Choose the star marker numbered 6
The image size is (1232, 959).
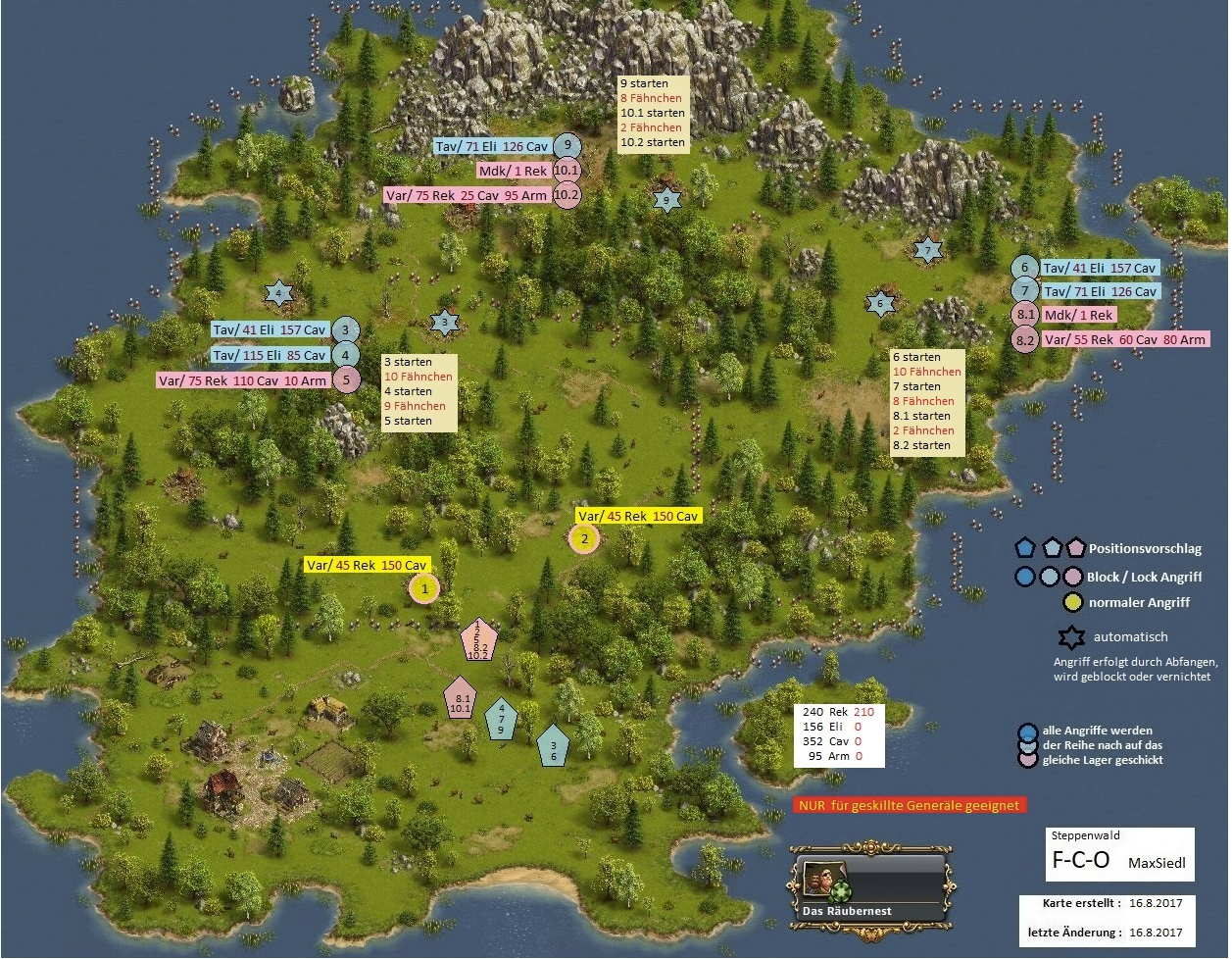pyautogui.click(x=880, y=305)
